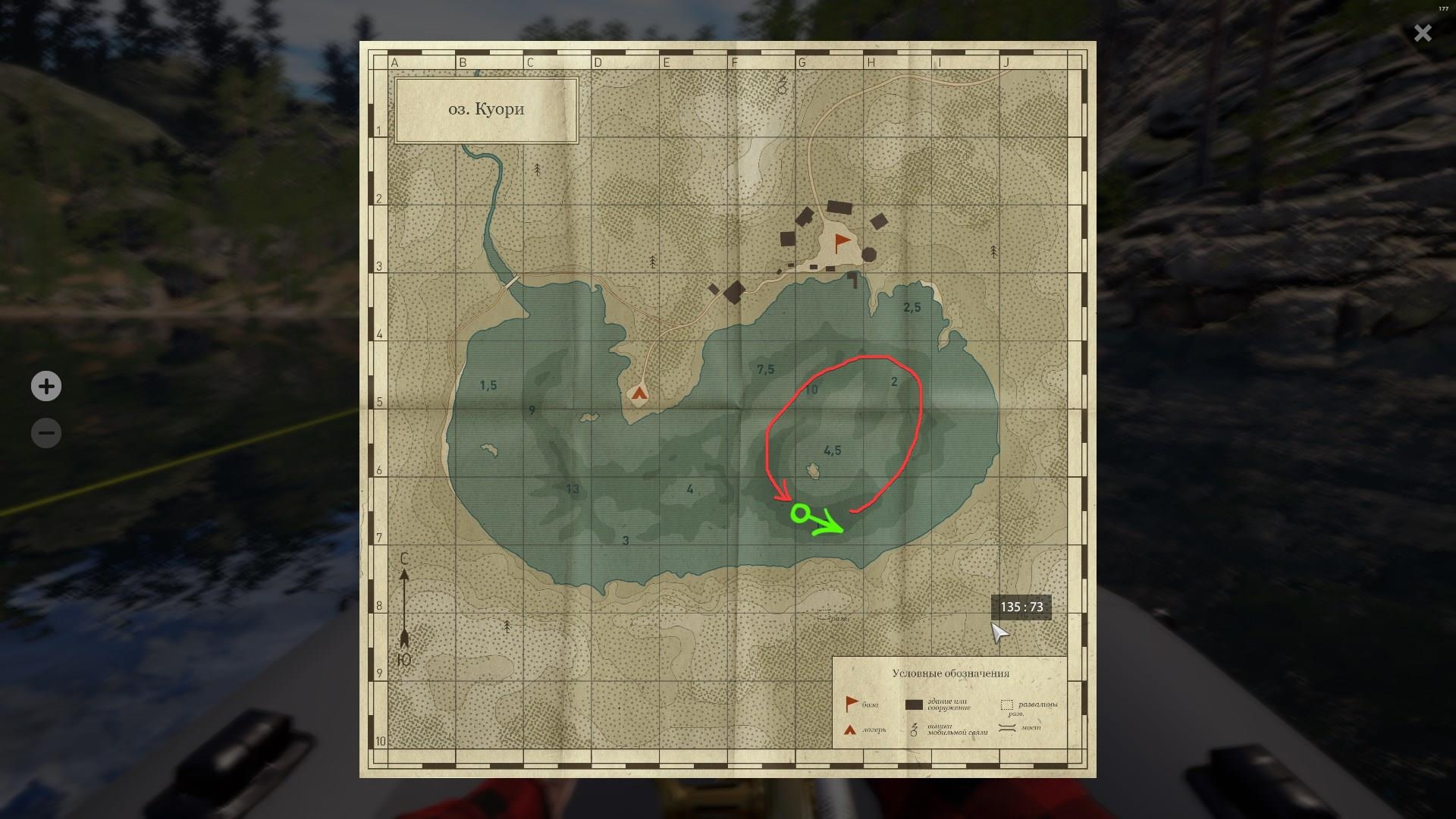
Task: Zoom out using the minus button
Action: coord(46,433)
